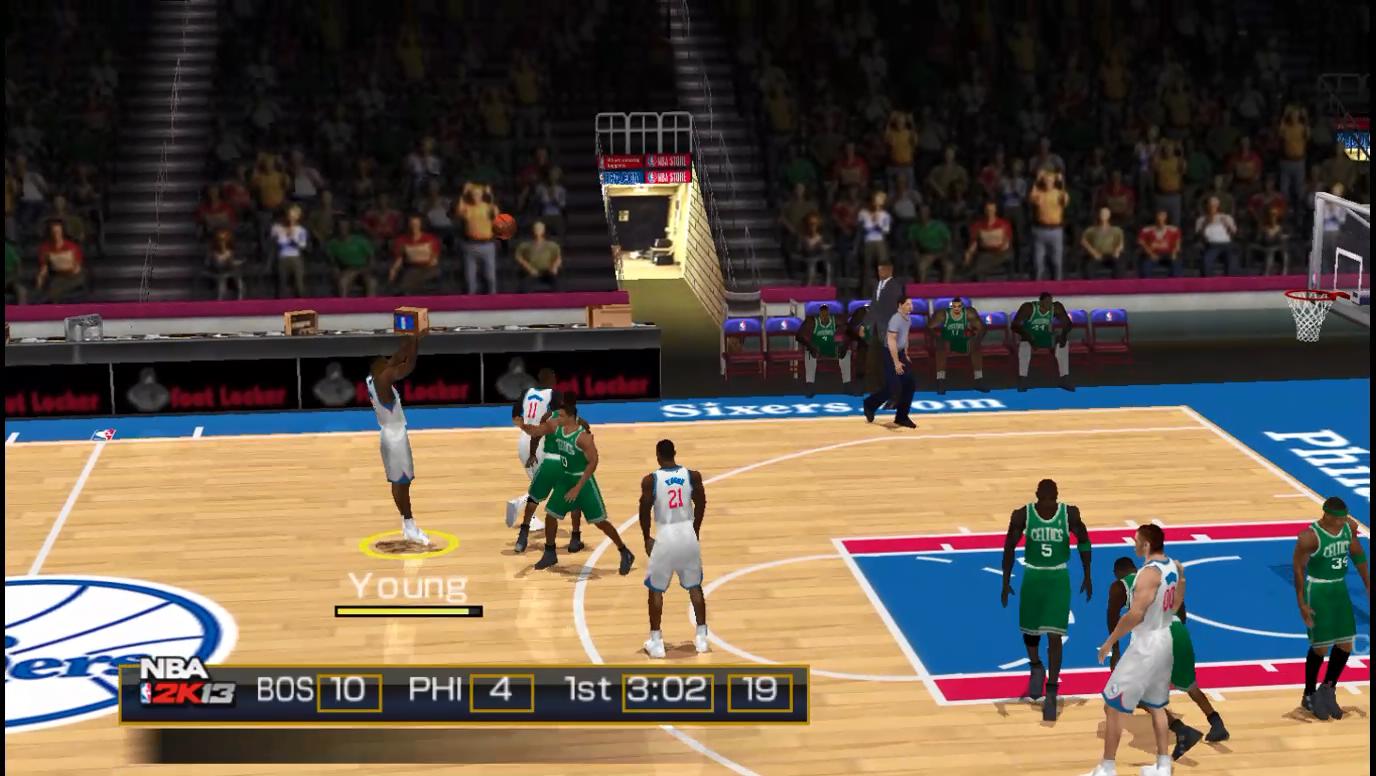Toggle the BOS score display
Screen dimensions: 1376x776
(x=352, y=689)
